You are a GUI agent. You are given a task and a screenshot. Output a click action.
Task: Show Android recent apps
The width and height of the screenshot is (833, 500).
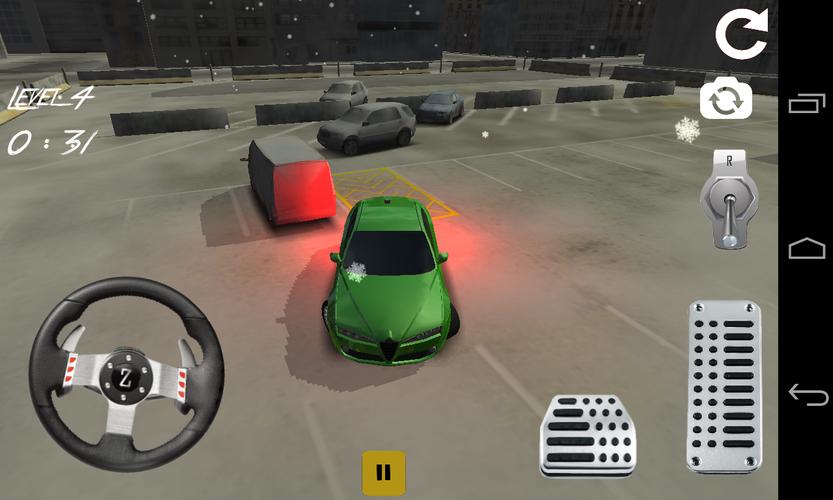tap(808, 103)
